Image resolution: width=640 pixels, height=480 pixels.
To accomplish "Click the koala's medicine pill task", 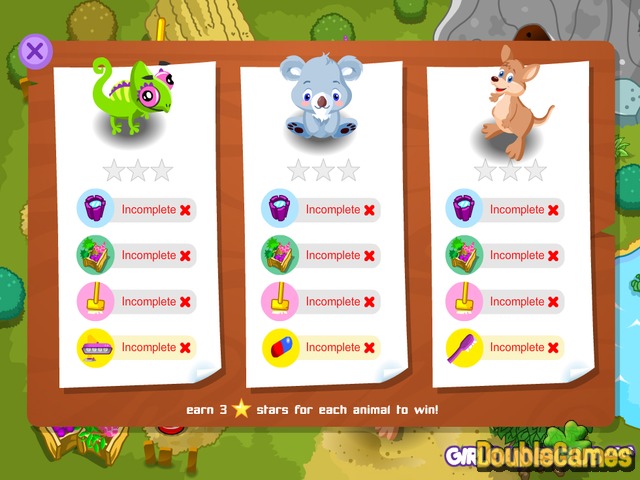I will click(279, 347).
